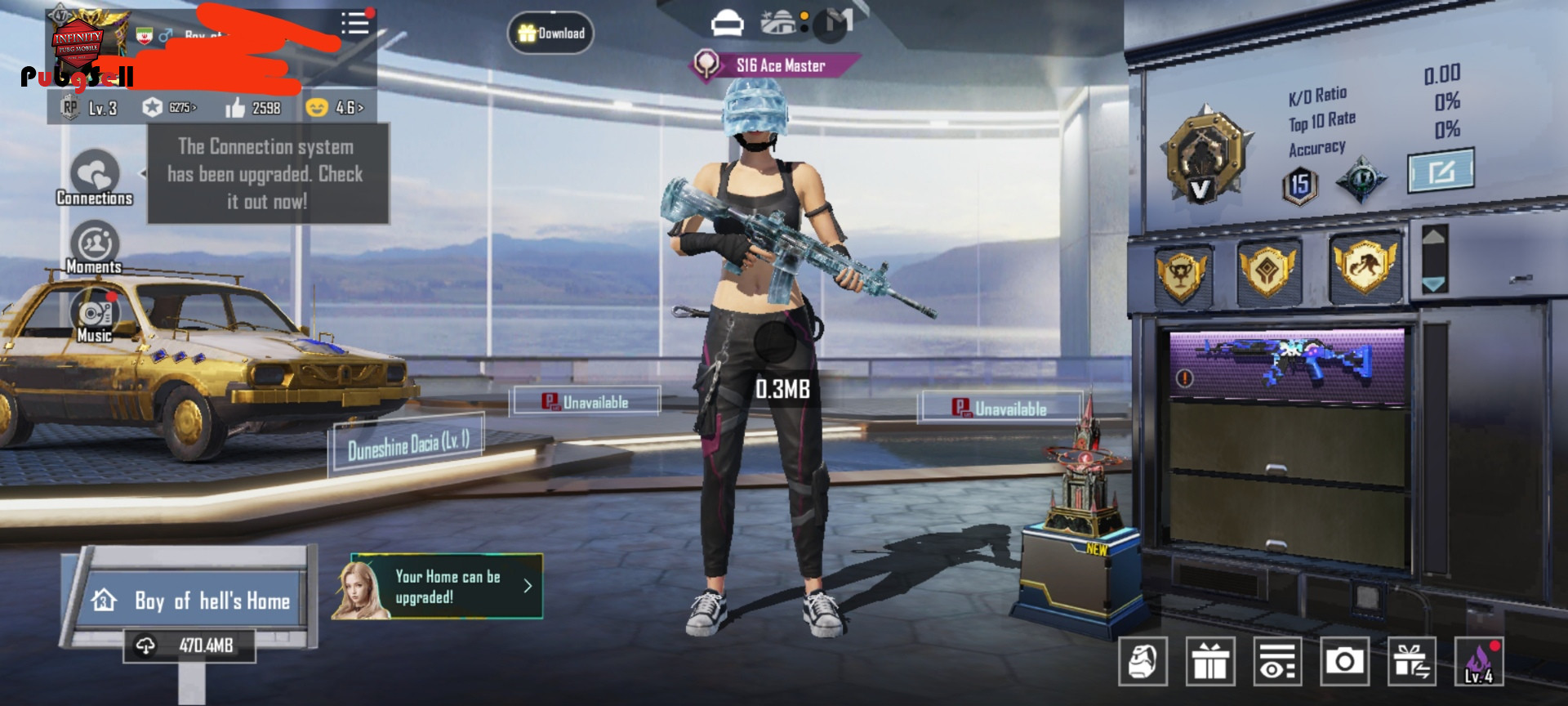Download the 470.4MB home resource pack

[x=189, y=646]
